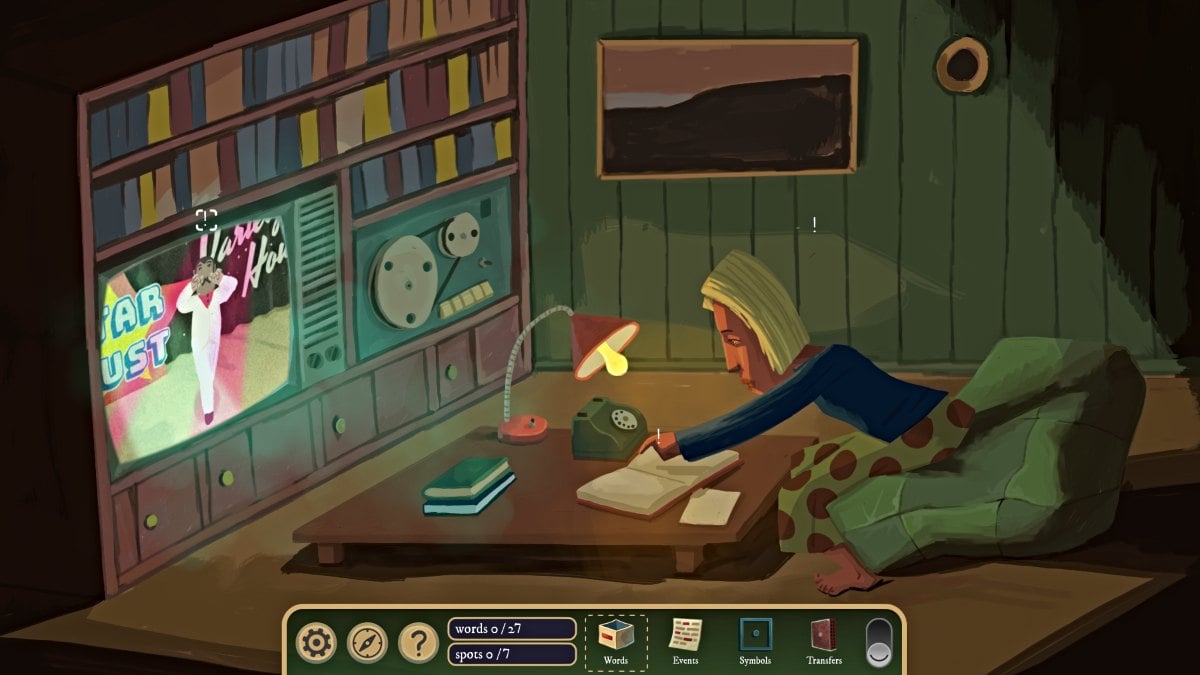This screenshot has height=675, width=1200.
Task: Open the Symbols tab
Action: pyautogui.click(x=755, y=641)
